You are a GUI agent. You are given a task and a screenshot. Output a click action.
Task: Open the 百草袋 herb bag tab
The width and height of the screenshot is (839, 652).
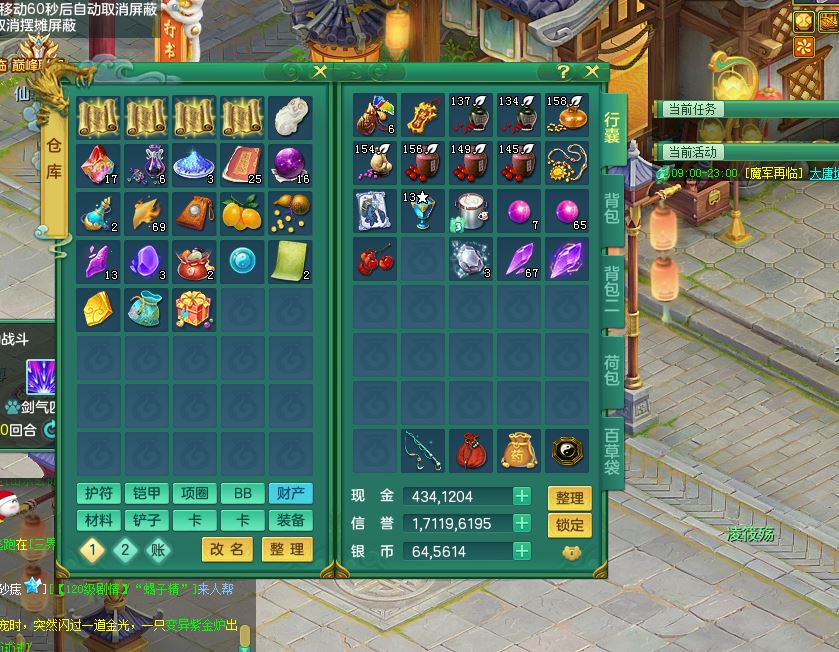[612, 452]
